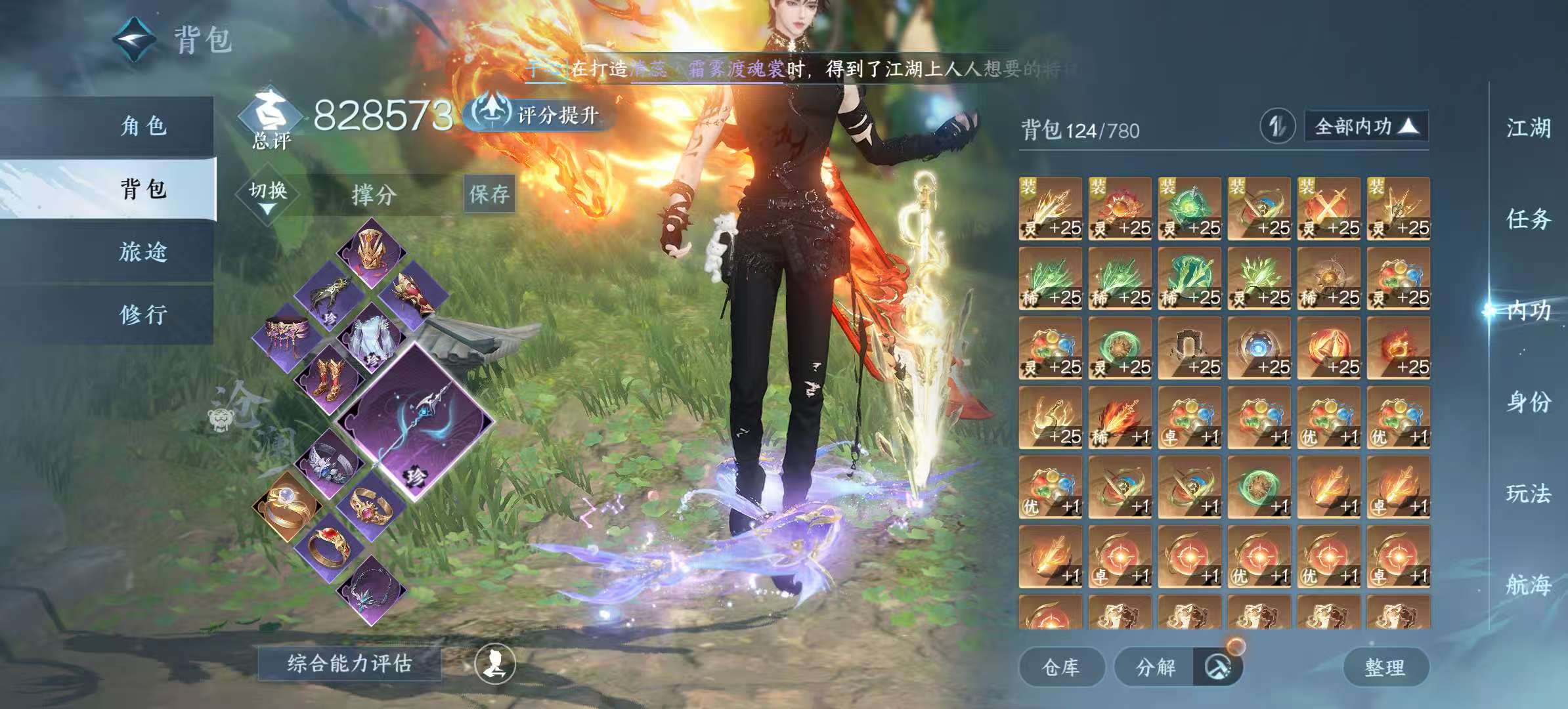The height and width of the screenshot is (709, 1568).
Task: Select the 身份 category
Action: click(1528, 402)
